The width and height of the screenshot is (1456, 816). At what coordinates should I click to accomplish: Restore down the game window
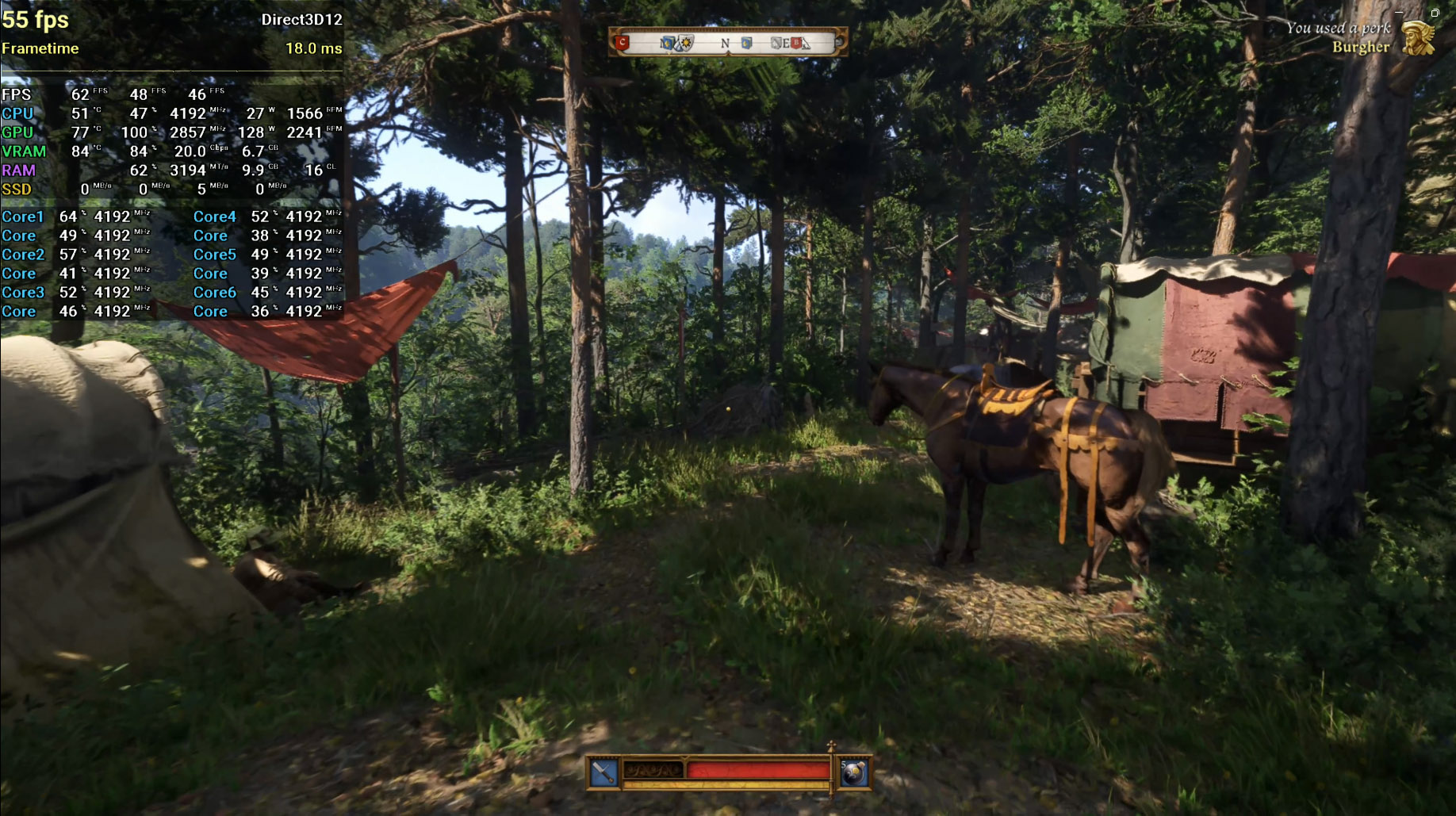click(1435, 13)
